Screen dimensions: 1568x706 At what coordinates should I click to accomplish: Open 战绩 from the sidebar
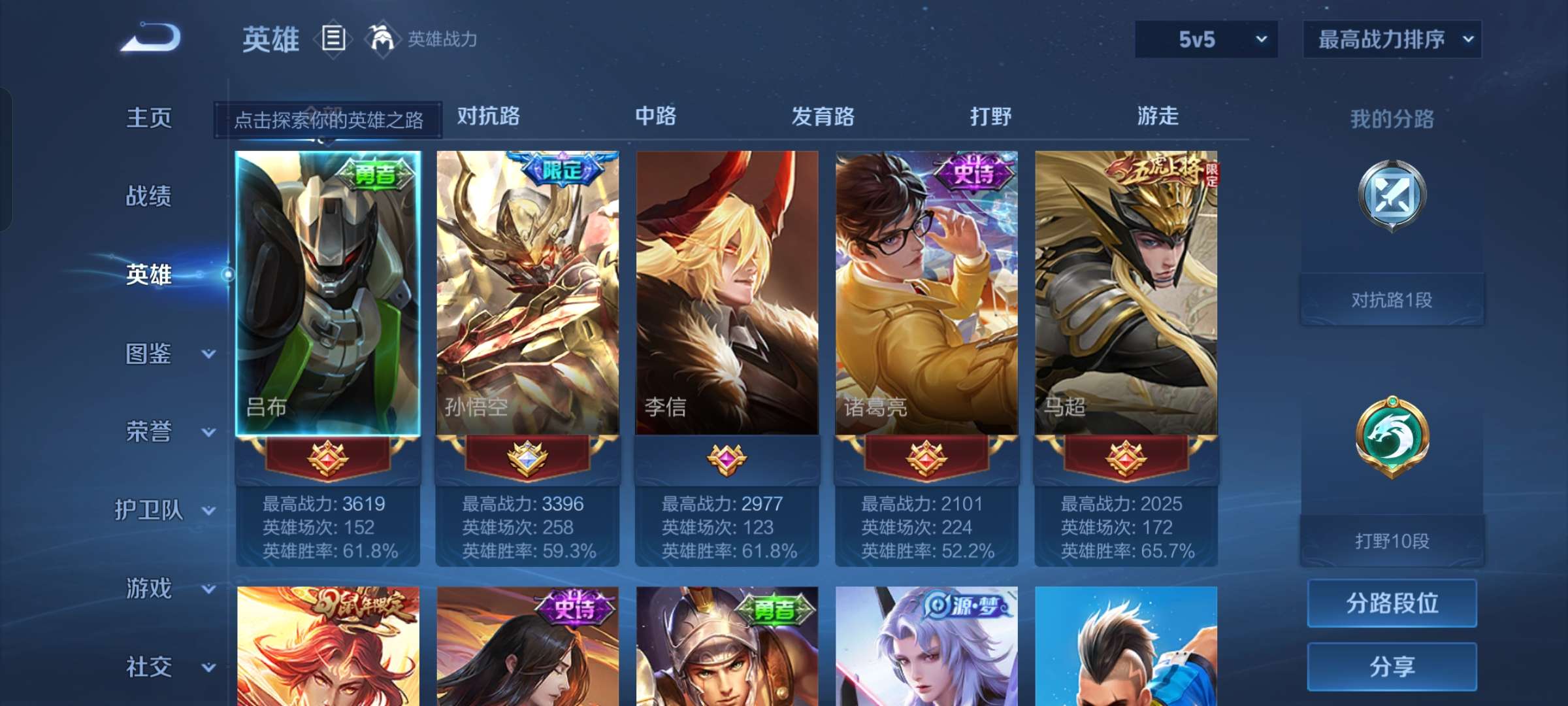pos(150,196)
